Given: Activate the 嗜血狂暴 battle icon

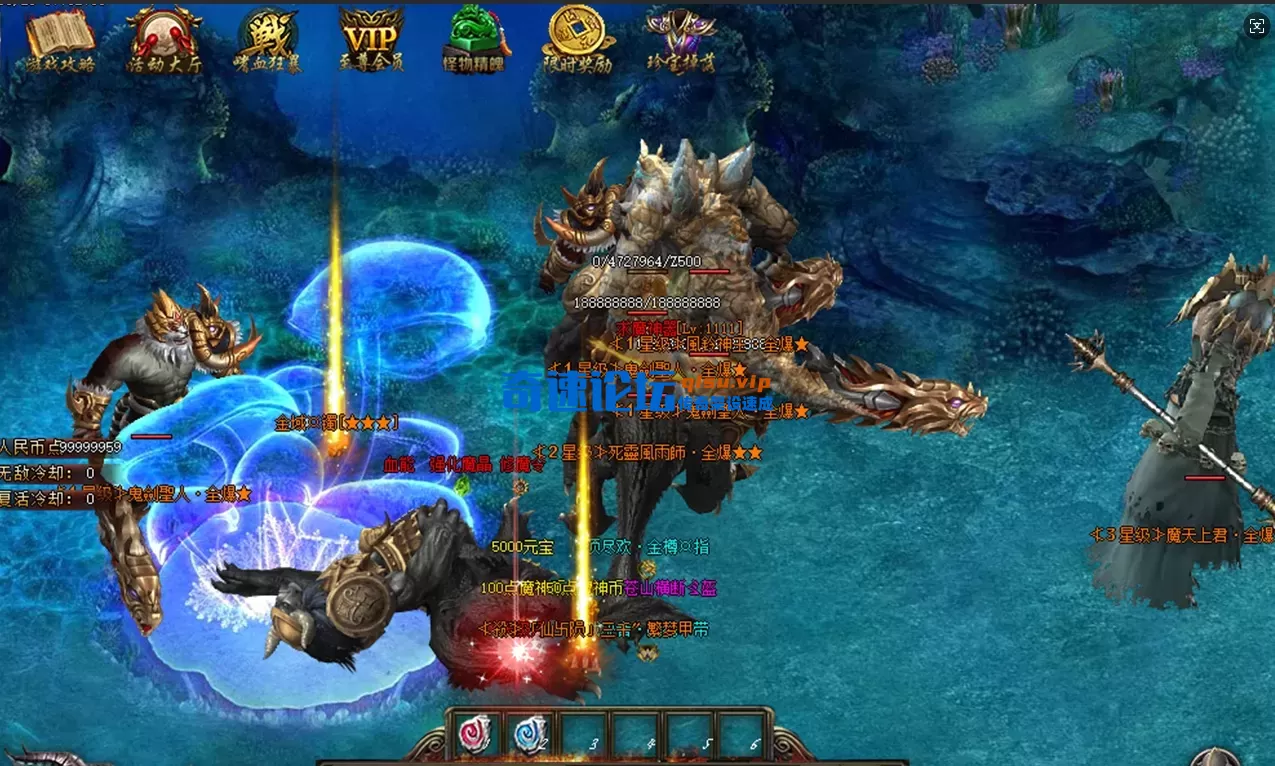Looking at the screenshot, I should coord(268,39).
